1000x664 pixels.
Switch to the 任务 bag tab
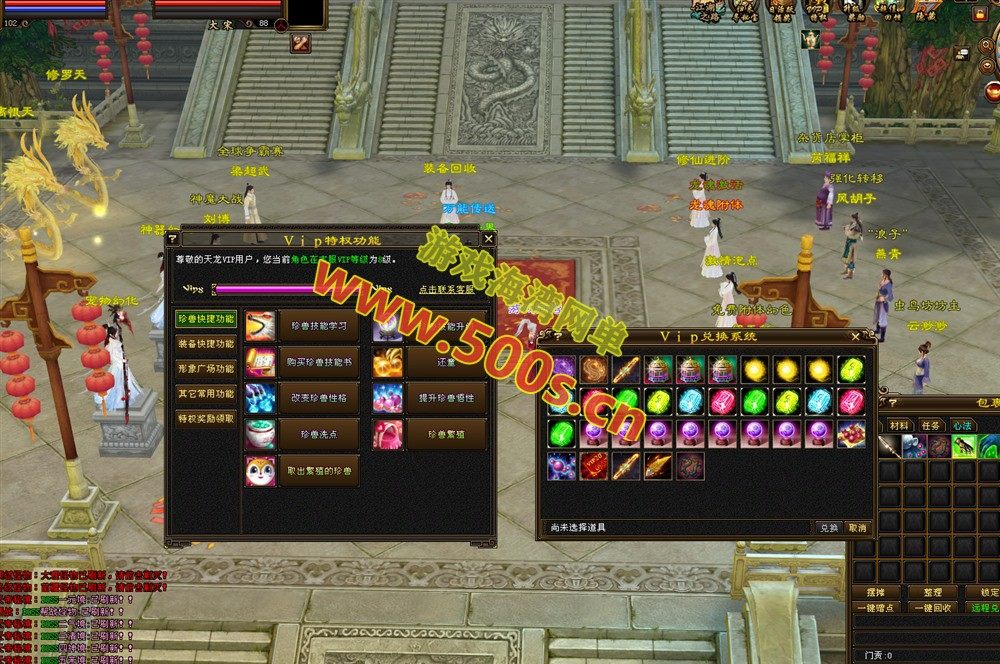(933, 425)
